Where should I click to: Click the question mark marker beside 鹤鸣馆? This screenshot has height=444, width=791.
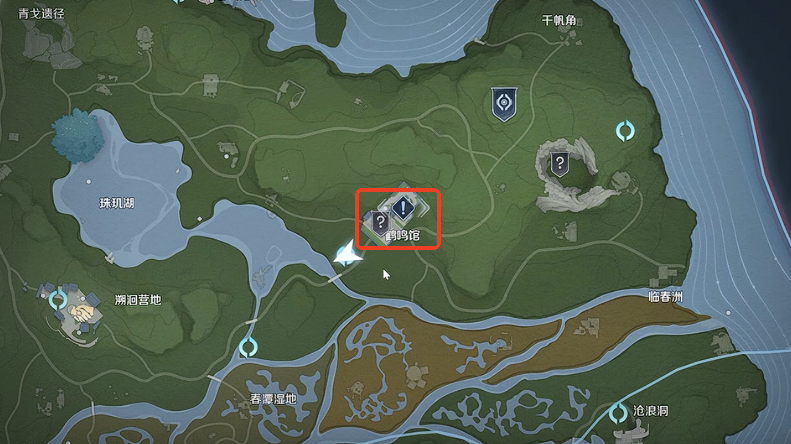[380, 222]
